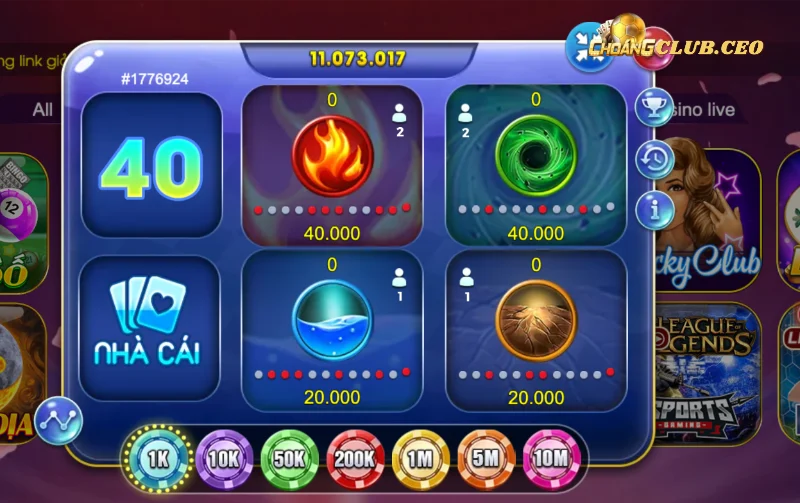Choose the 50K green chip
The width and height of the screenshot is (800, 503).
290,458
